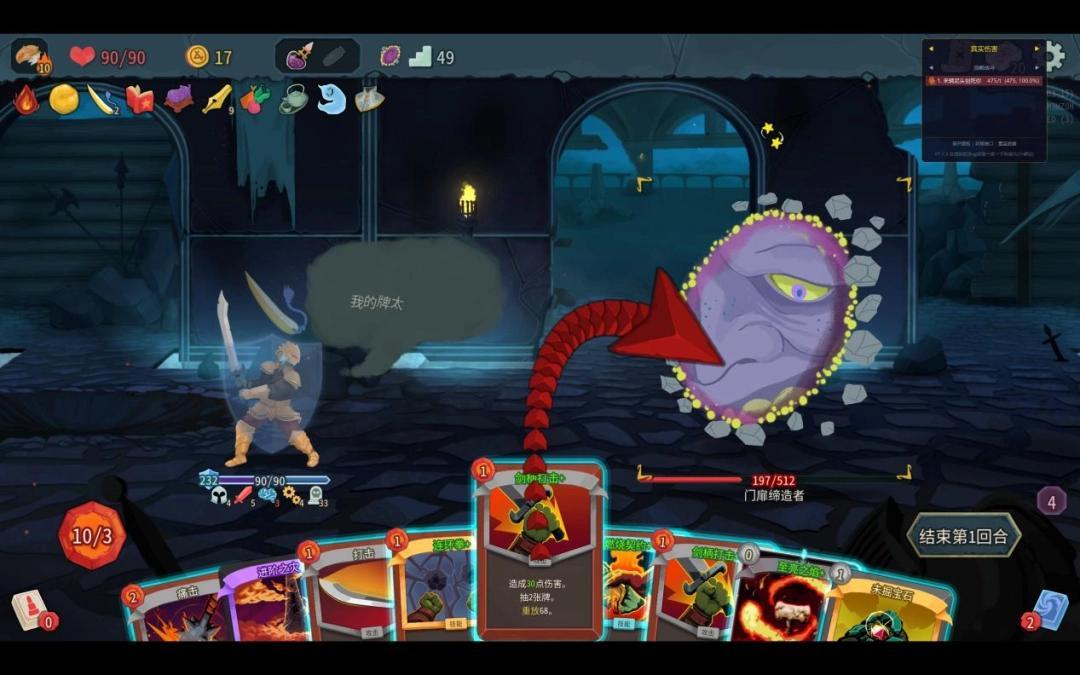Inspect the red book relic

139,99
